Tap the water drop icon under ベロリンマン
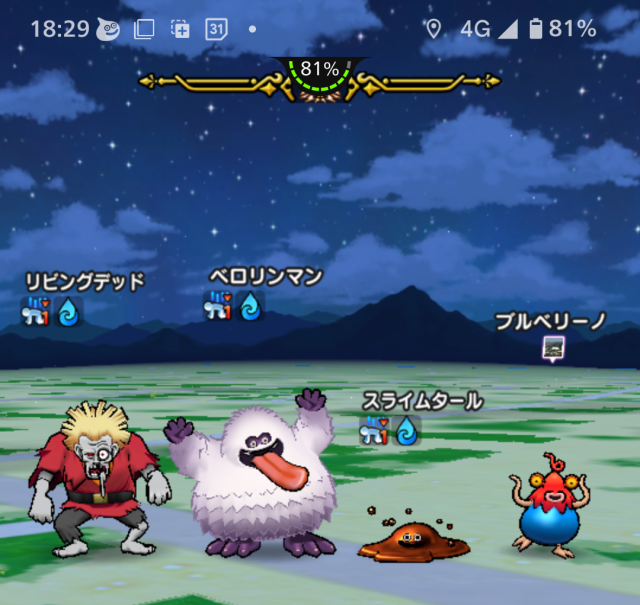The image size is (640, 605). point(250,306)
